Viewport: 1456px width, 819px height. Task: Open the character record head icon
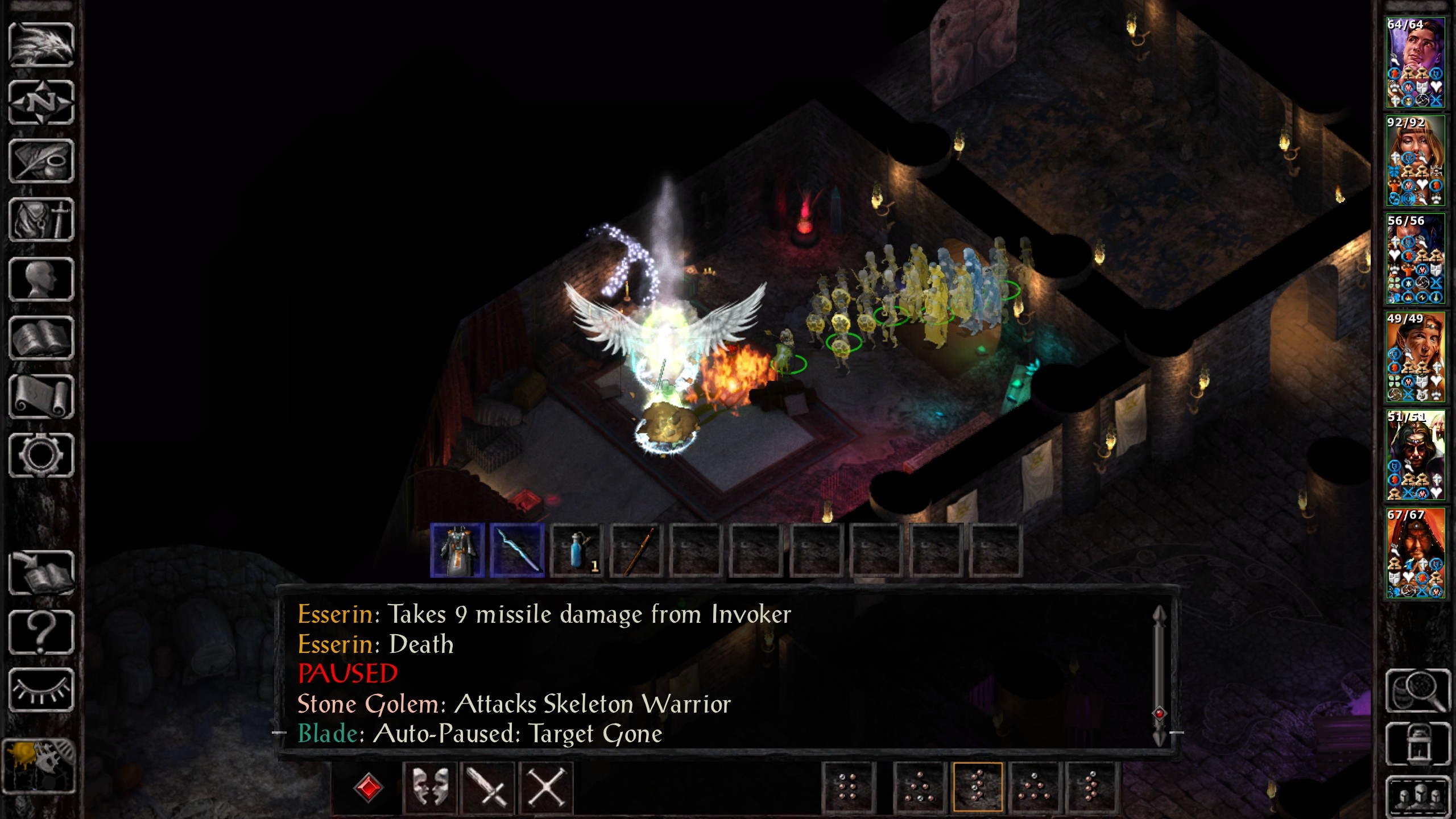coord(42,279)
